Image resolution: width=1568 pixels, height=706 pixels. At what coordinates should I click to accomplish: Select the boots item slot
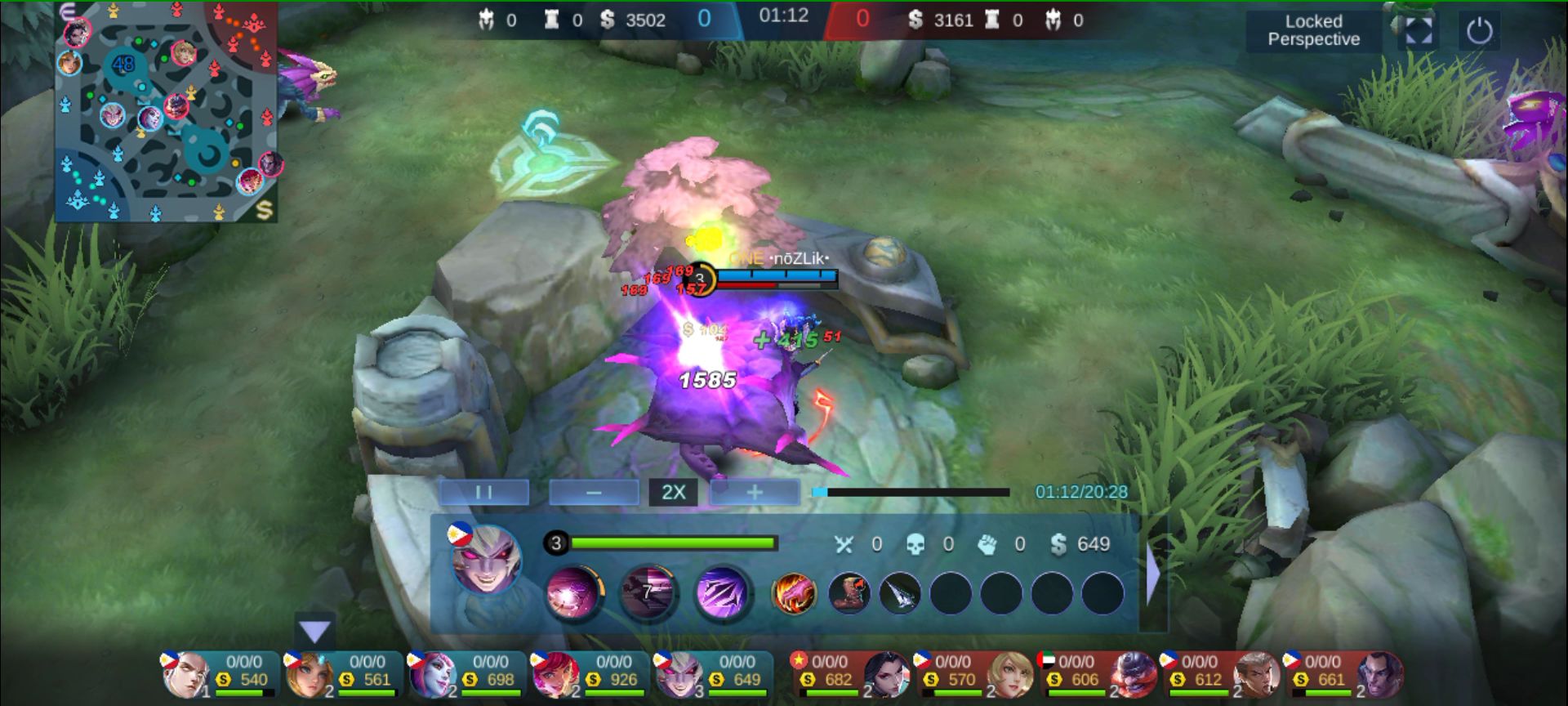(849, 592)
